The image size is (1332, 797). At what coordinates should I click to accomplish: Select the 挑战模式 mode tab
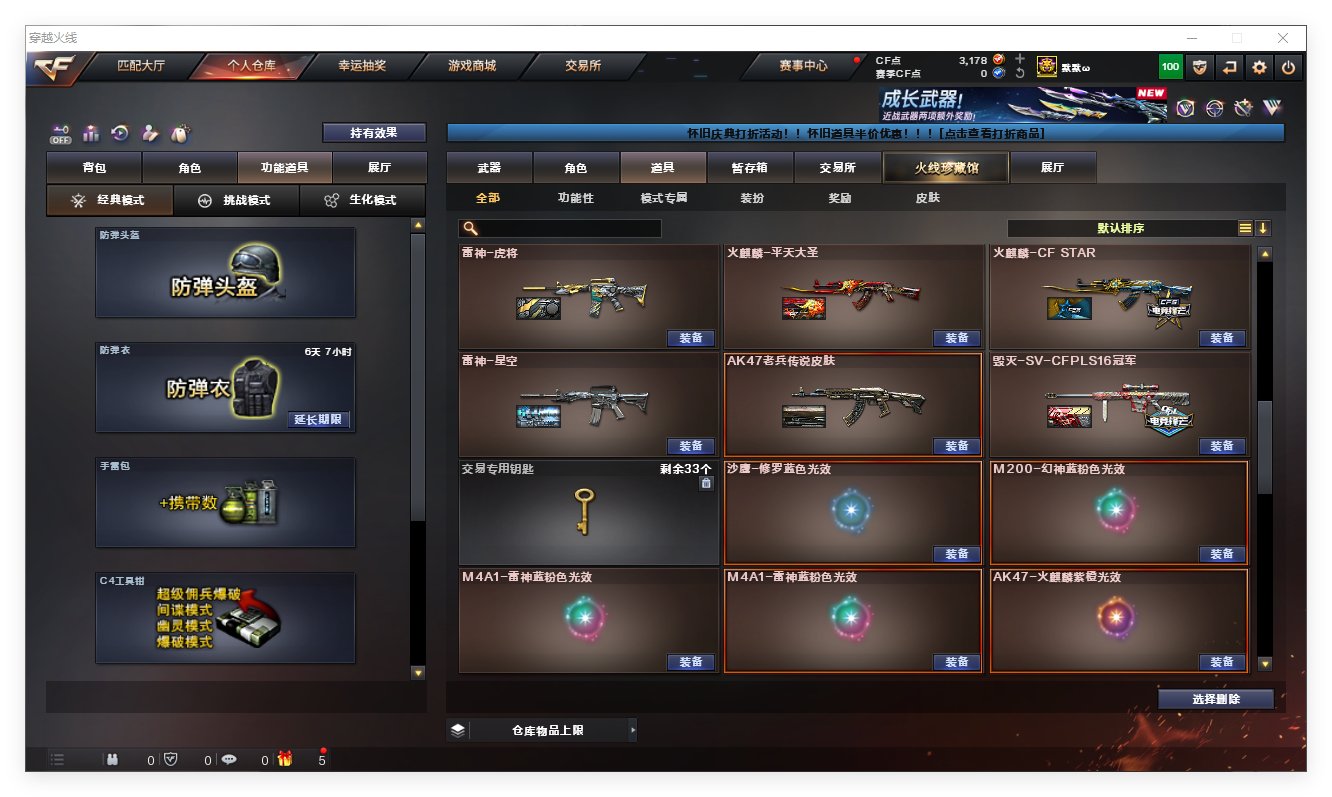pos(236,200)
